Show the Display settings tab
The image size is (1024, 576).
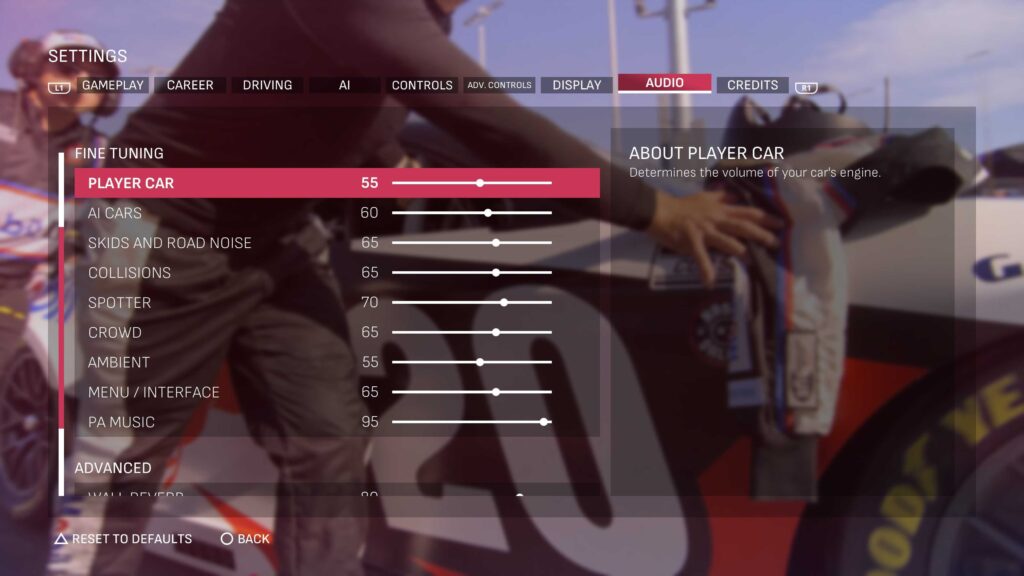577,85
